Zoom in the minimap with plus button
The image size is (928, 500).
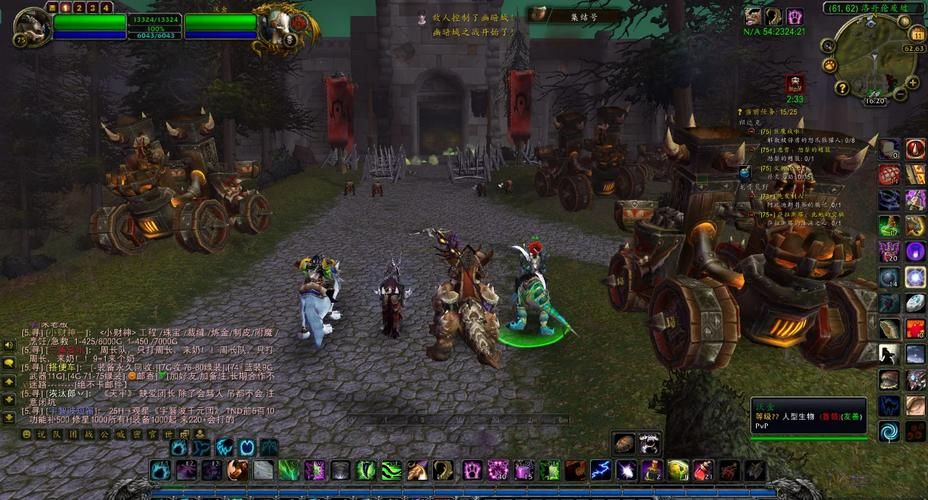pyautogui.click(x=913, y=84)
